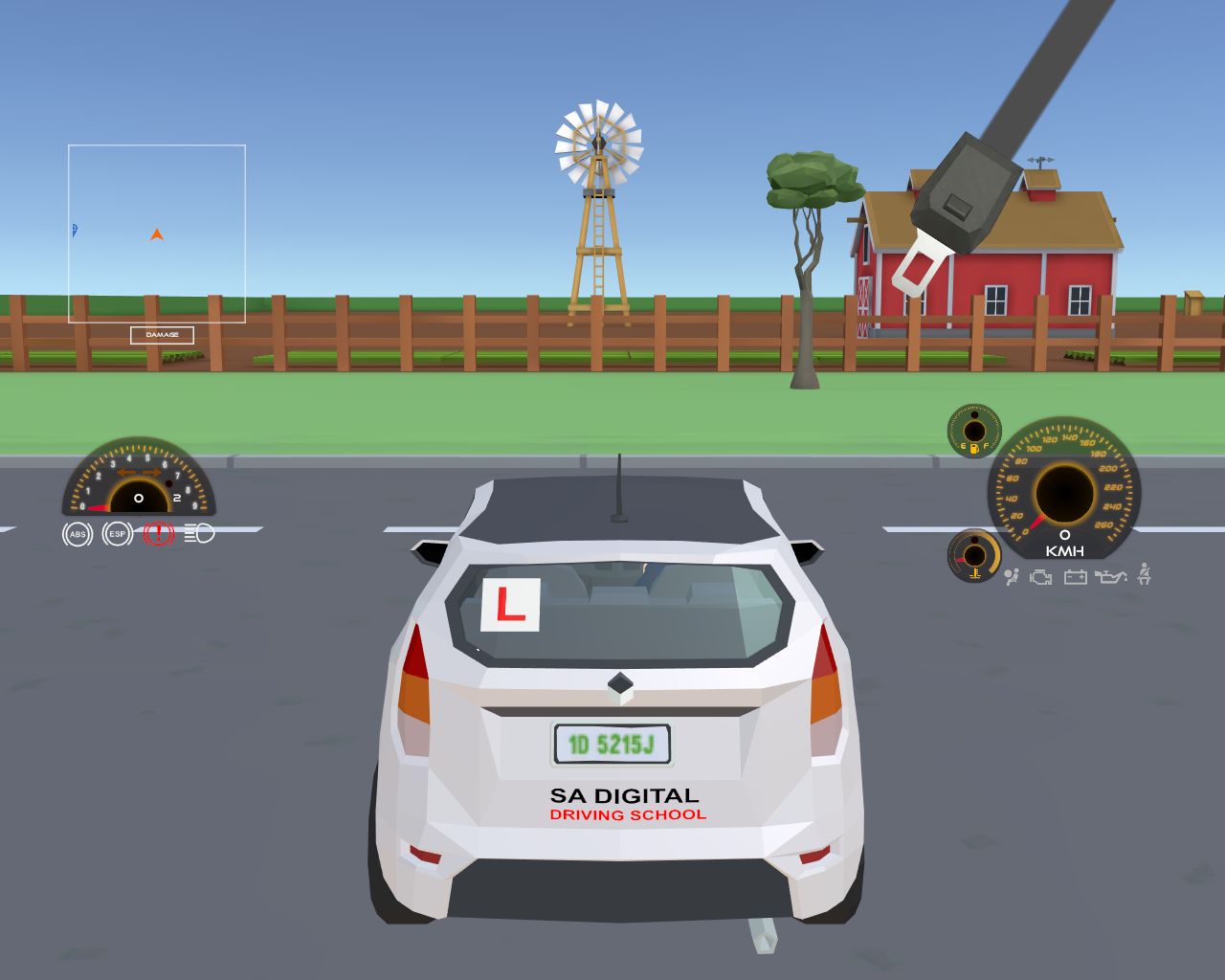Open the DAMAGE indicator panel

(x=161, y=335)
